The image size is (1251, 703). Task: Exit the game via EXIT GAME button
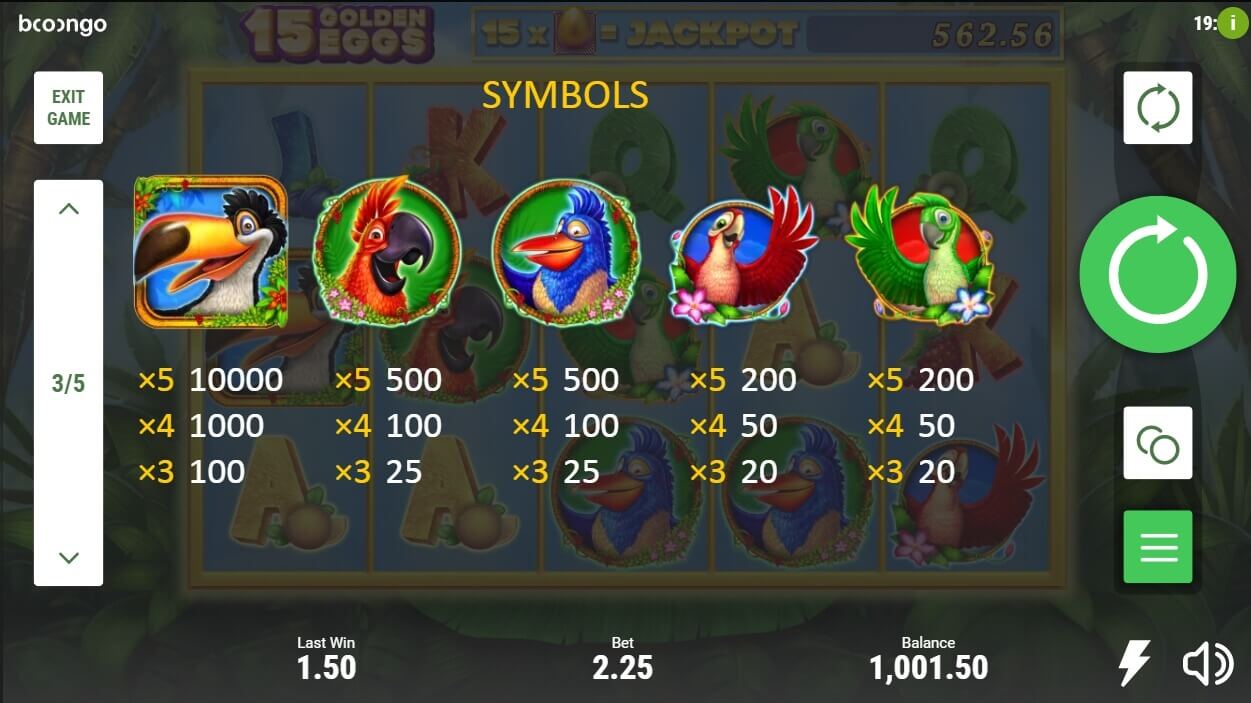pyautogui.click(x=68, y=108)
